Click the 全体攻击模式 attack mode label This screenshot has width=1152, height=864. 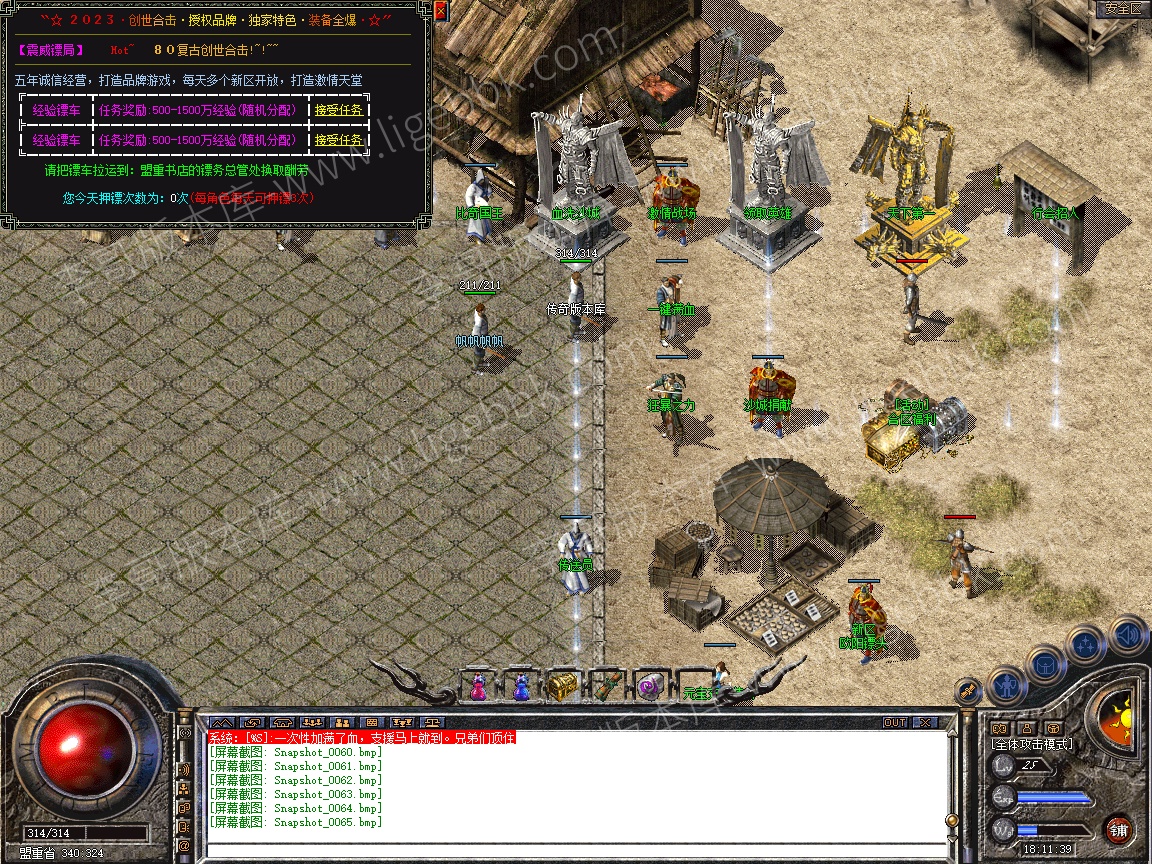click(1030, 744)
